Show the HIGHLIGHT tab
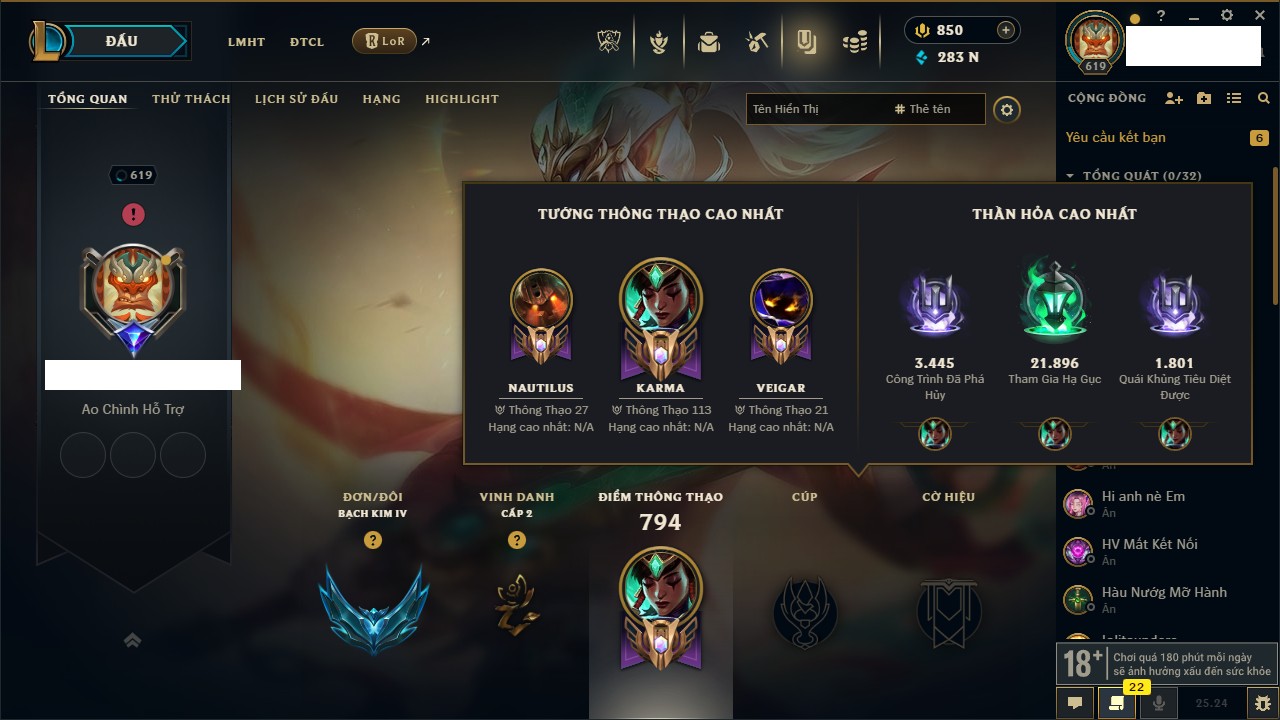 461,99
